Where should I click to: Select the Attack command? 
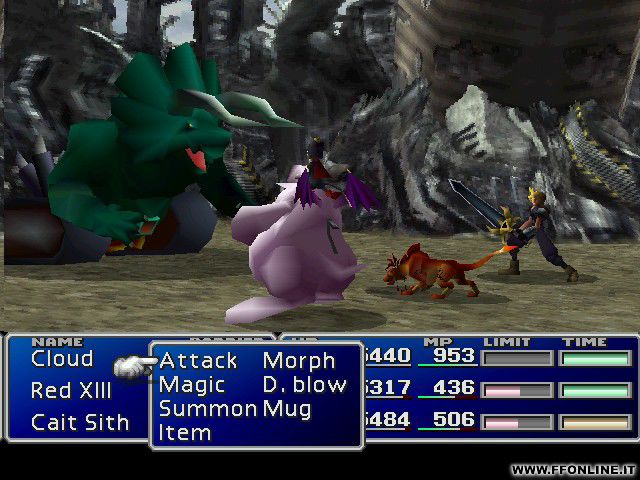click(x=198, y=360)
